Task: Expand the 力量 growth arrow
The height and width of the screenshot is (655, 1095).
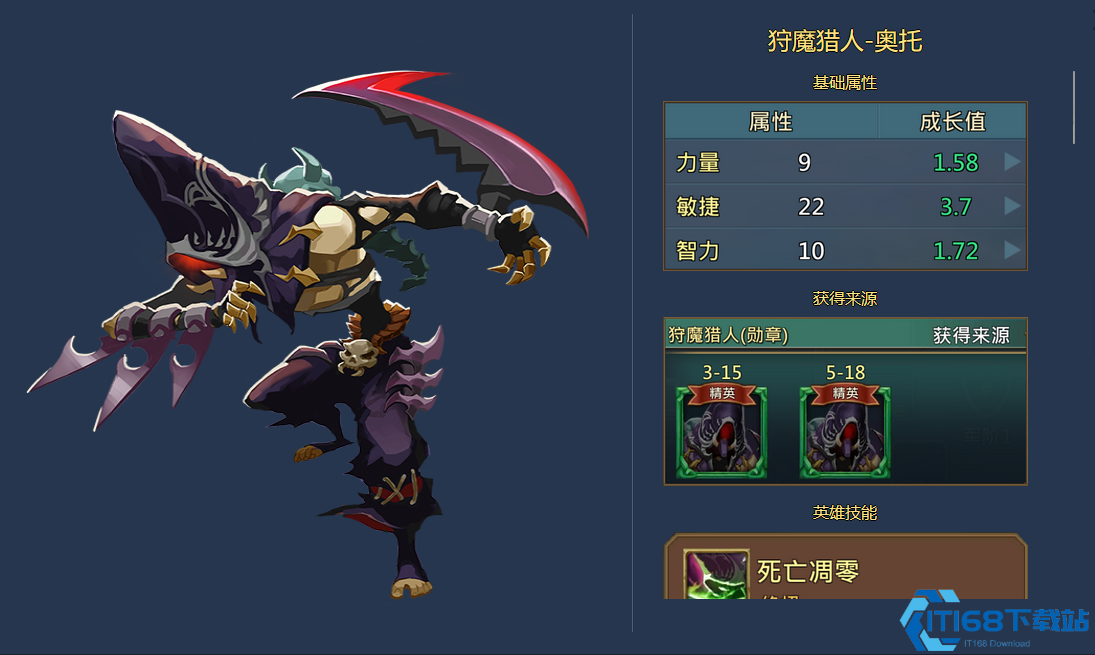Action: coord(1012,162)
